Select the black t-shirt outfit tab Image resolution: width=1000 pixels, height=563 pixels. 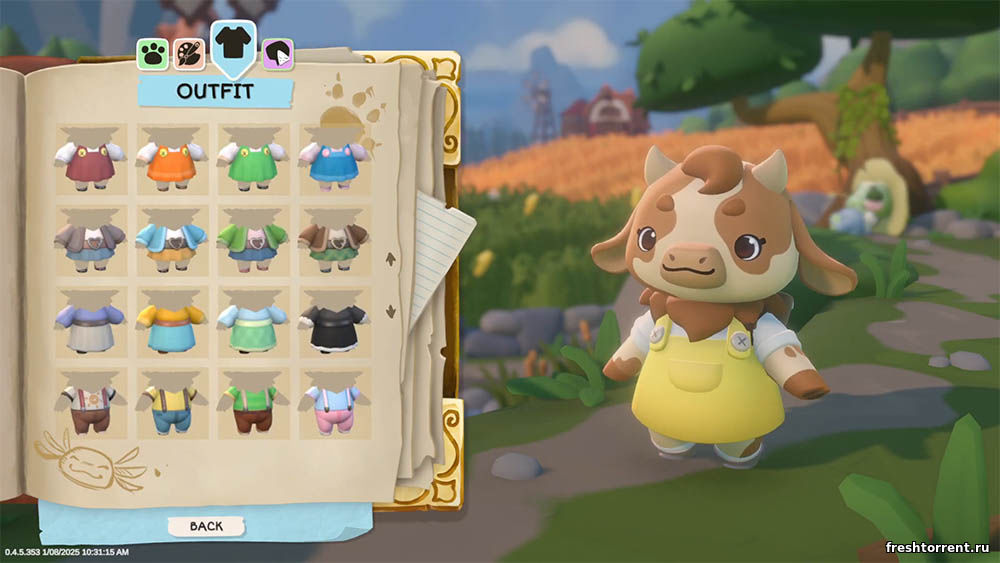pos(234,44)
